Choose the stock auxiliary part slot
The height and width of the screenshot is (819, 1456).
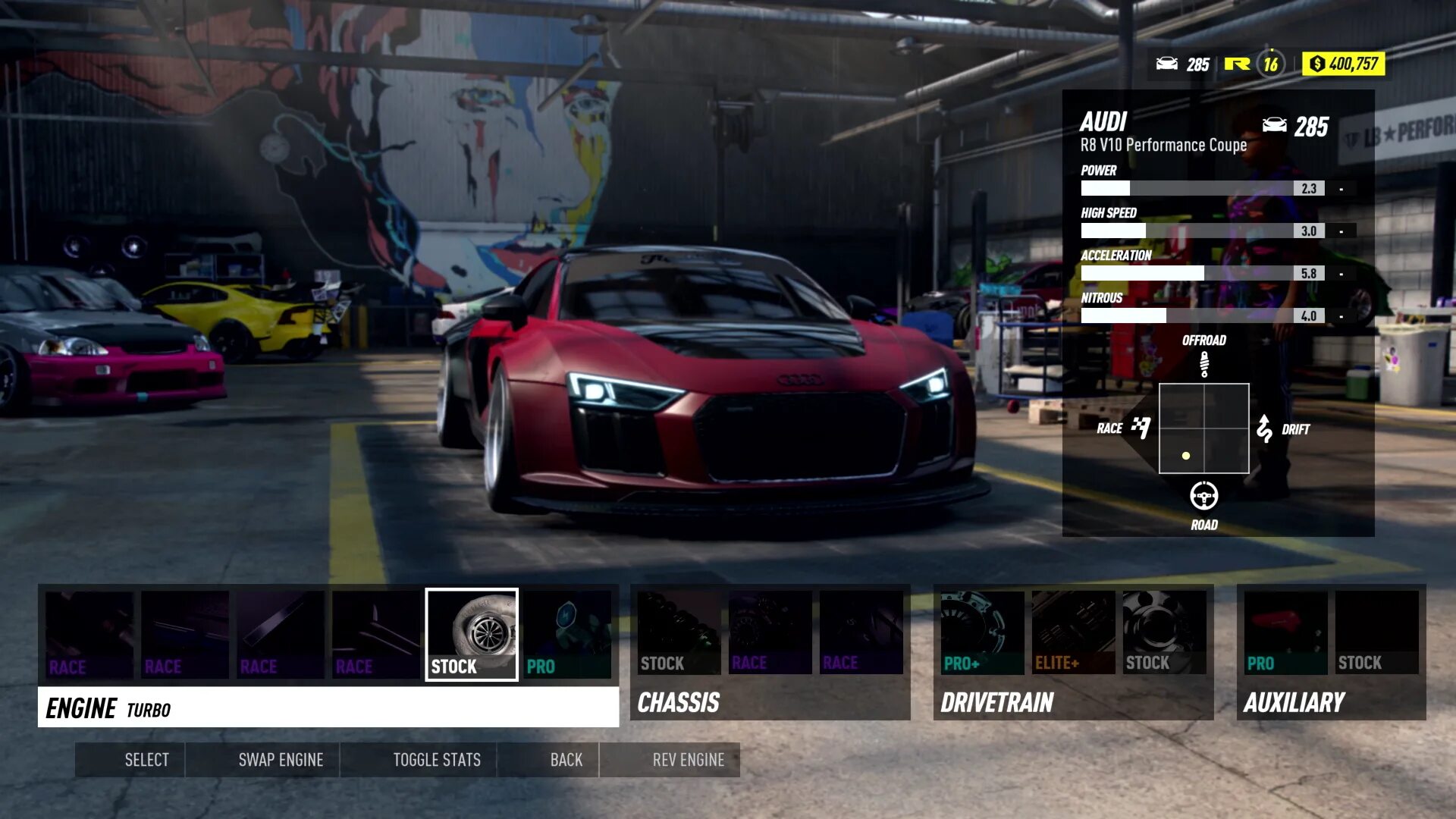[x=1376, y=632]
